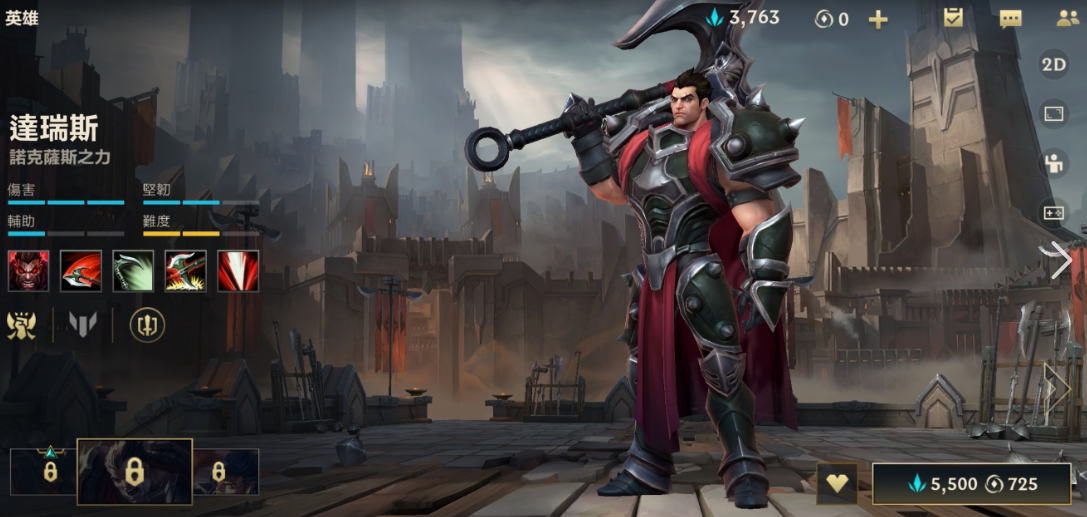Click the character pose icon button
This screenshot has width=1087, height=517.
pyautogui.click(x=1054, y=163)
